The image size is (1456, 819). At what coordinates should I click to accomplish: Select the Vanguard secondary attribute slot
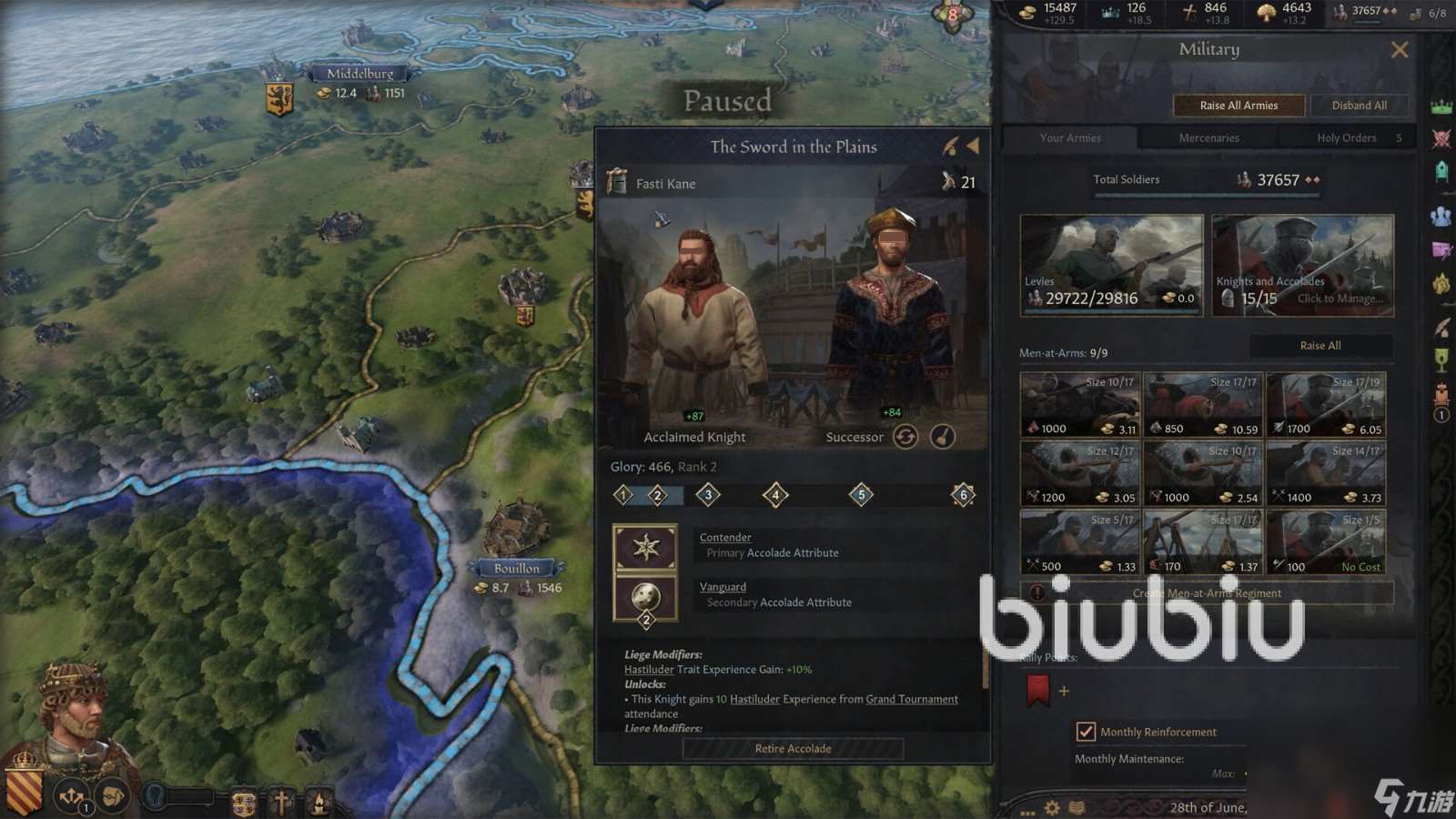645,598
